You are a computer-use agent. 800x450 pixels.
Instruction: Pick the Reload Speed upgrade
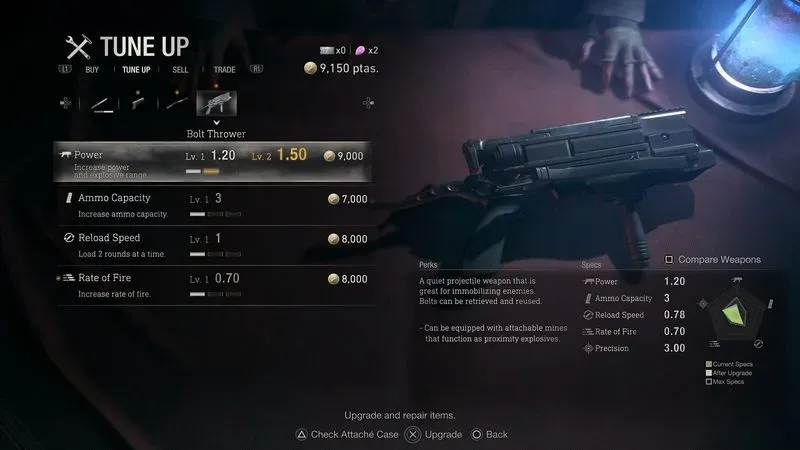[211, 241]
